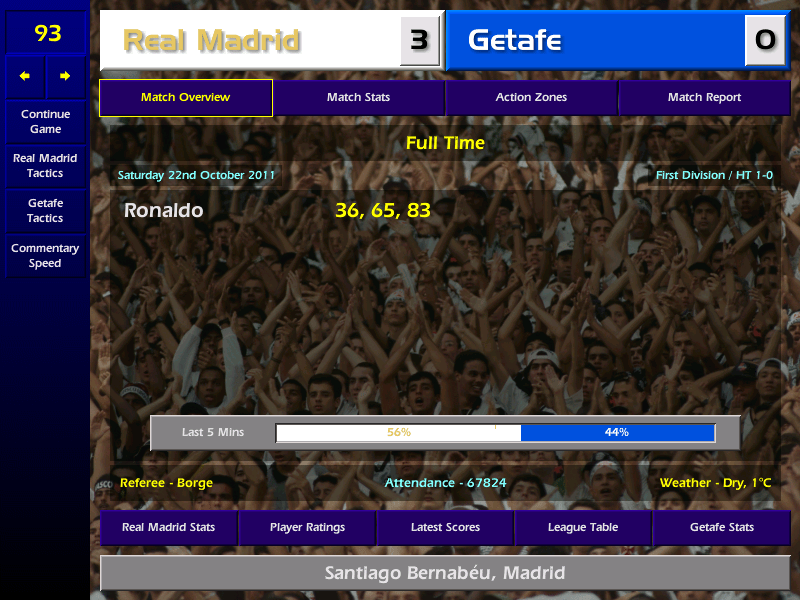Open the Match Report tab
This screenshot has height=600, width=800.
[x=704, y=97]
